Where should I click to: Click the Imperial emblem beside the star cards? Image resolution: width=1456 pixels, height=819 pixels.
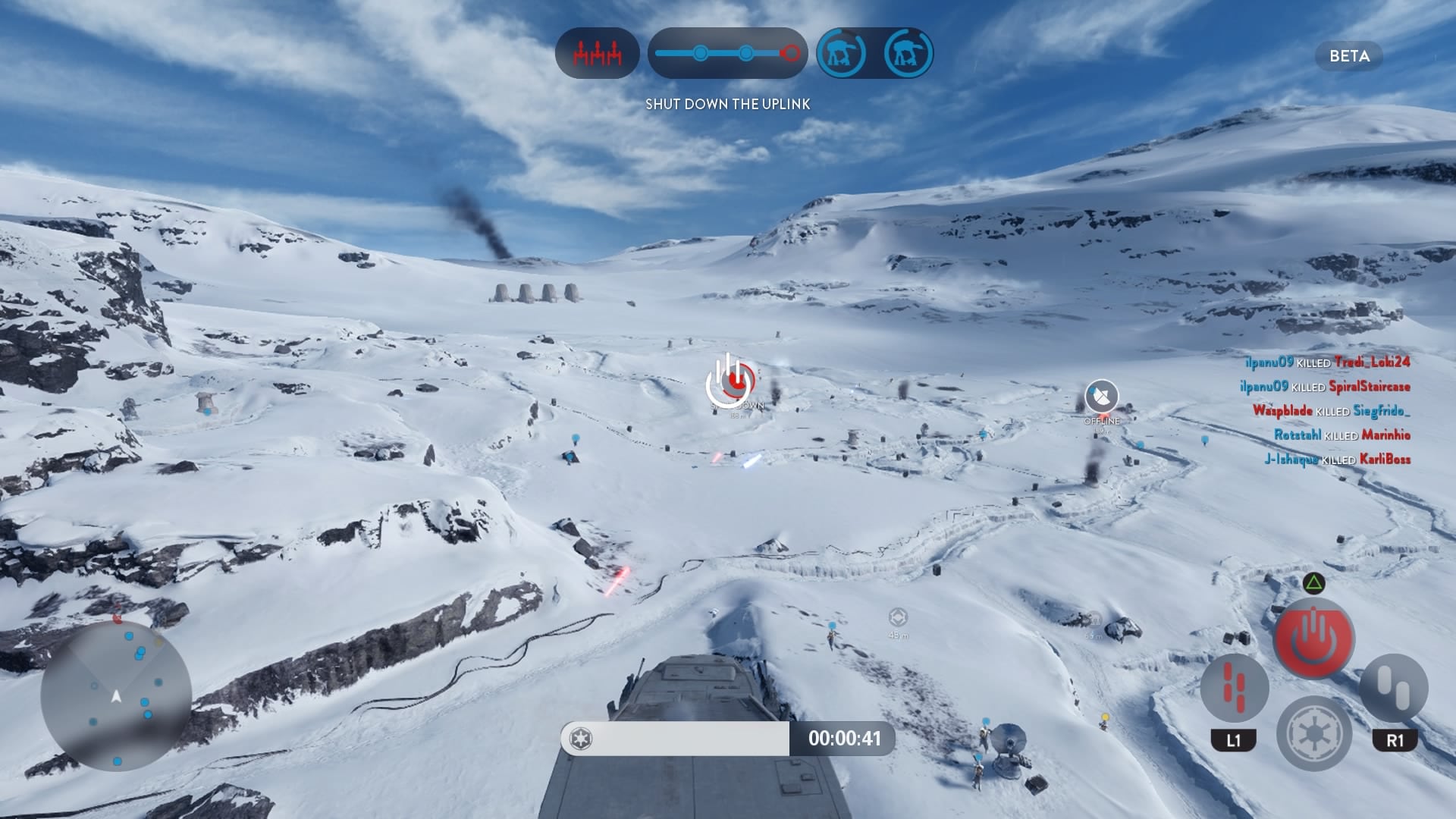pos(1313,733)
